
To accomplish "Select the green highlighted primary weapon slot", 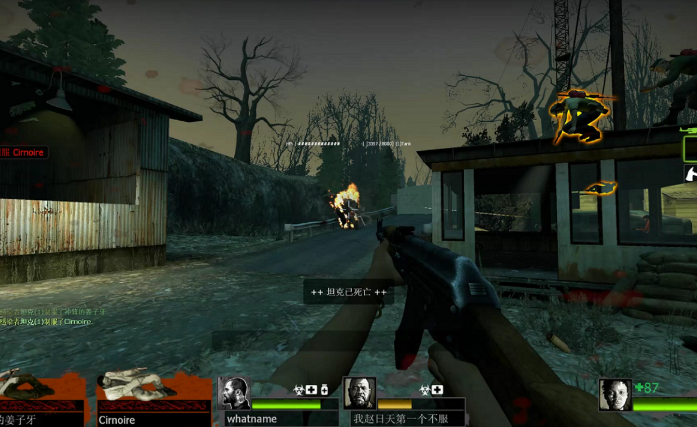I will point(690,148).
